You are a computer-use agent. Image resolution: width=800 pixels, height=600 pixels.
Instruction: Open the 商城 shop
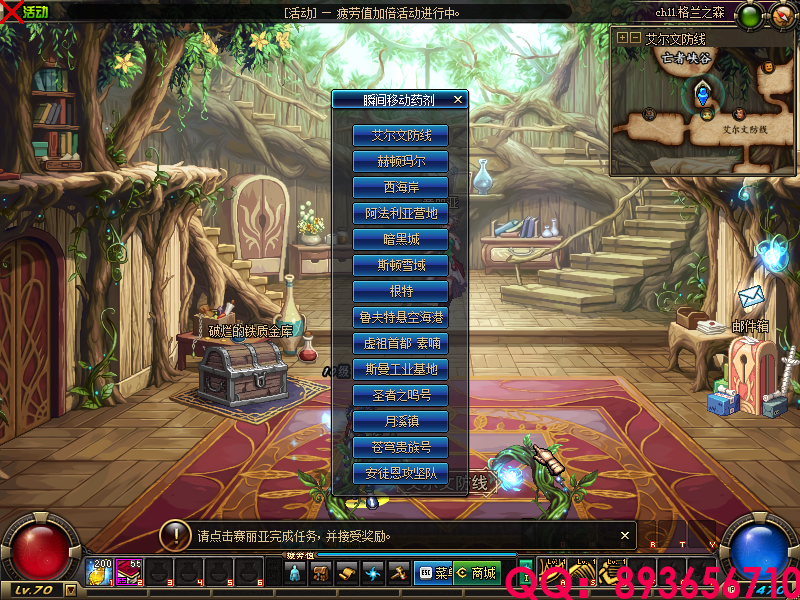pyautogui.click(x=477, y=573)
